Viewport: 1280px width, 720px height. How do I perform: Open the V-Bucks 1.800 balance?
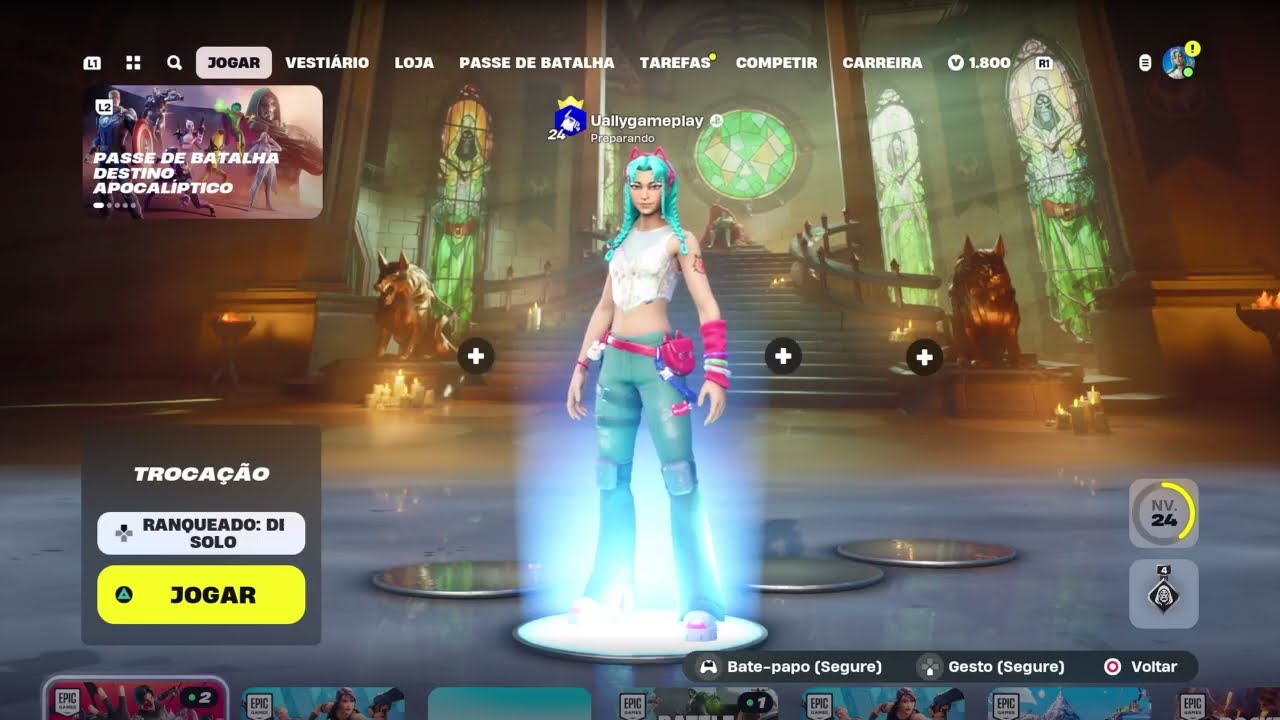[979, 62]
